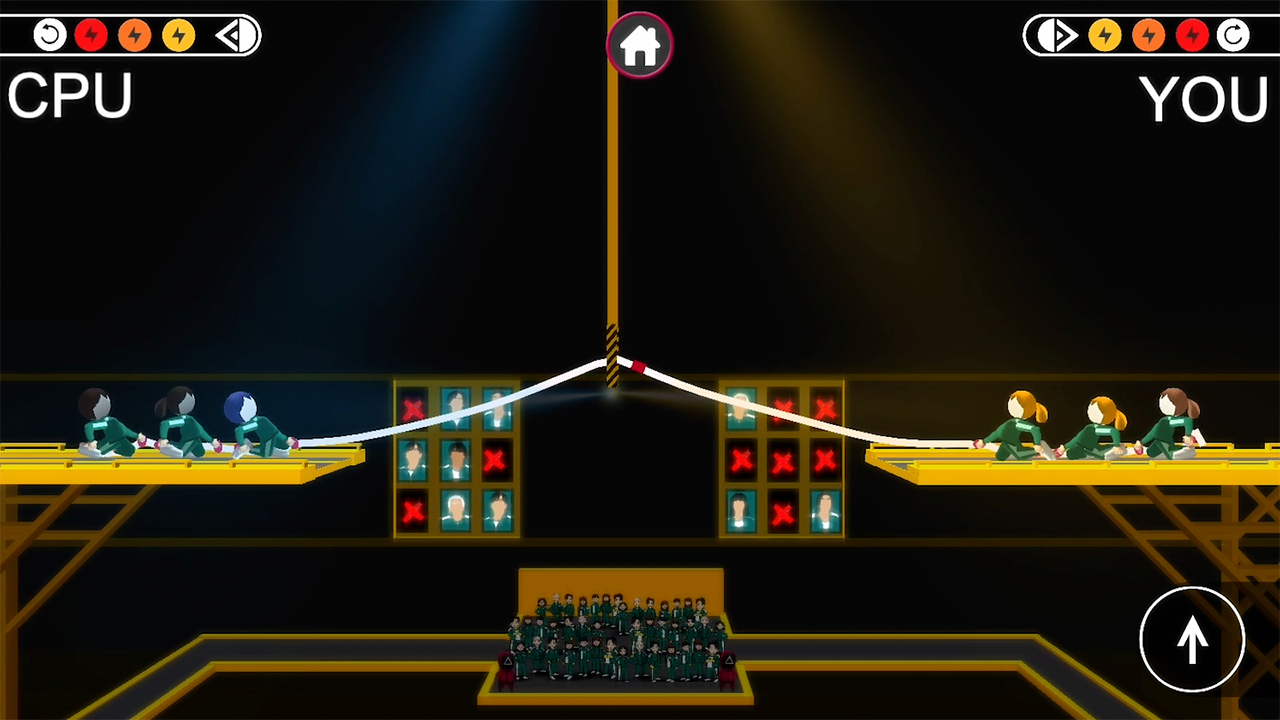Open the Home button at top center
This screenshot has height=720, width=1280.
point(639,44)
